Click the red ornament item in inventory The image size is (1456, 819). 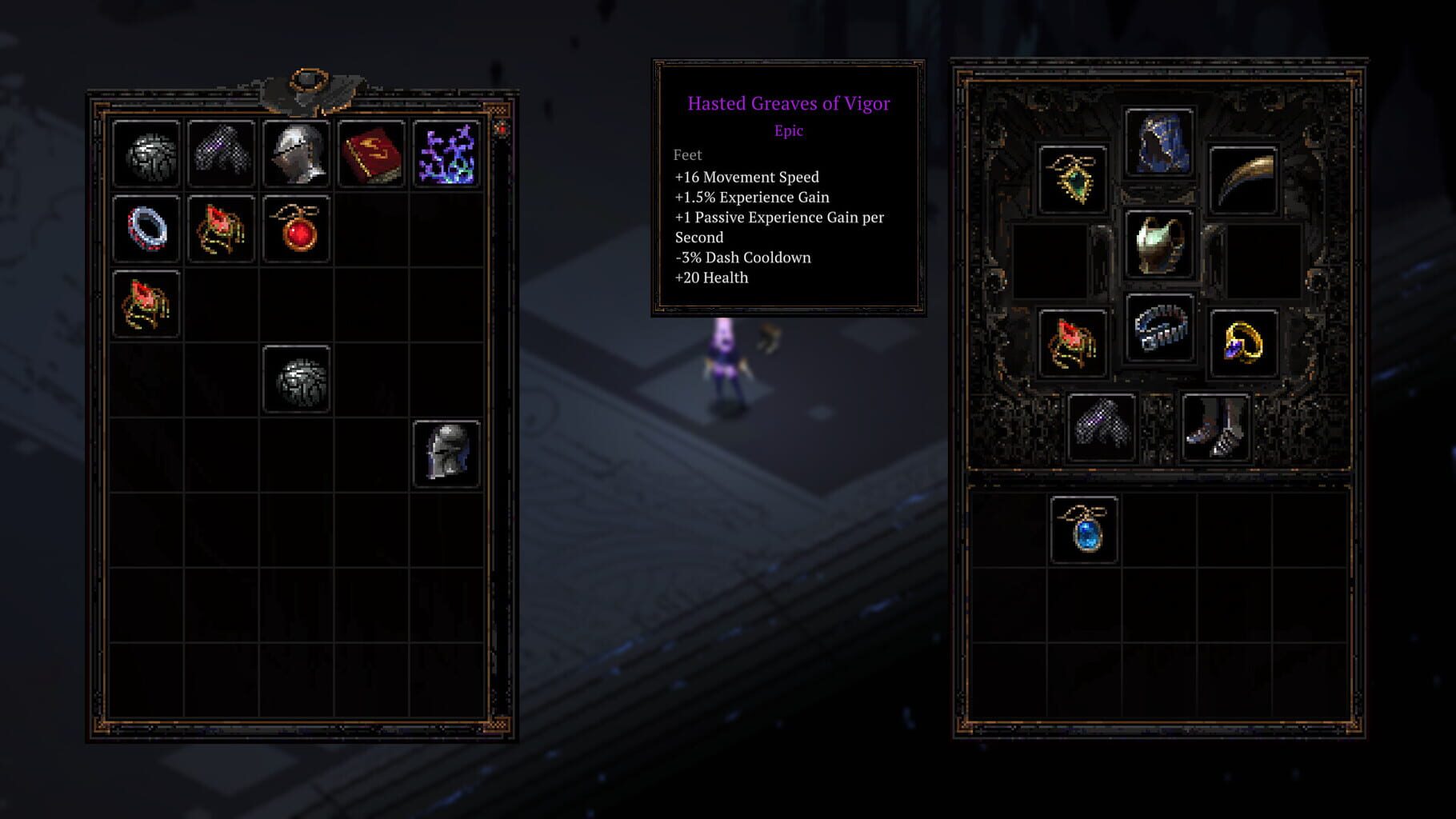[x=222, y=230]
